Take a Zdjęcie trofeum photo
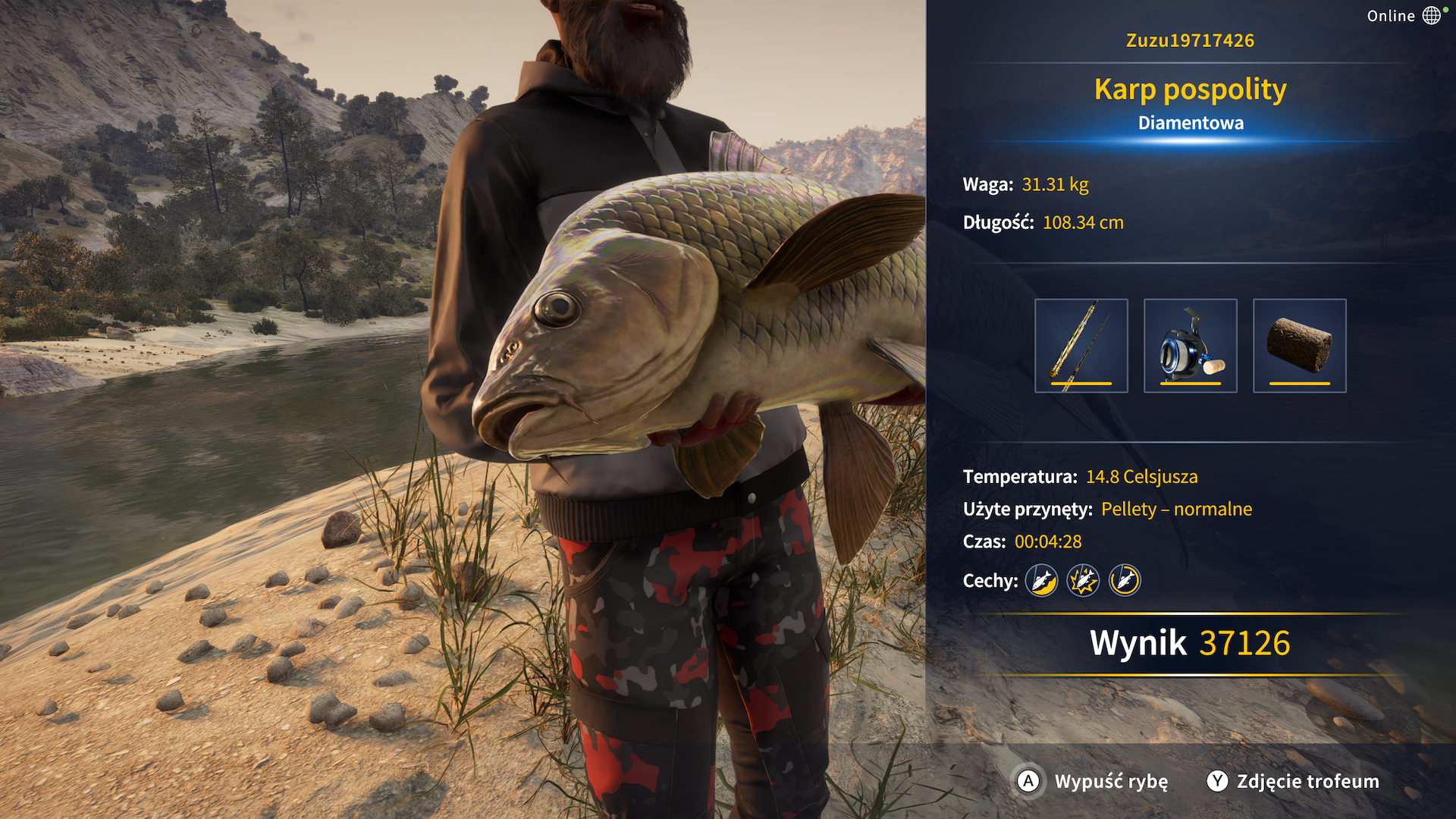This screenshot has height=819, width=1456. (x=1293, y=781)
